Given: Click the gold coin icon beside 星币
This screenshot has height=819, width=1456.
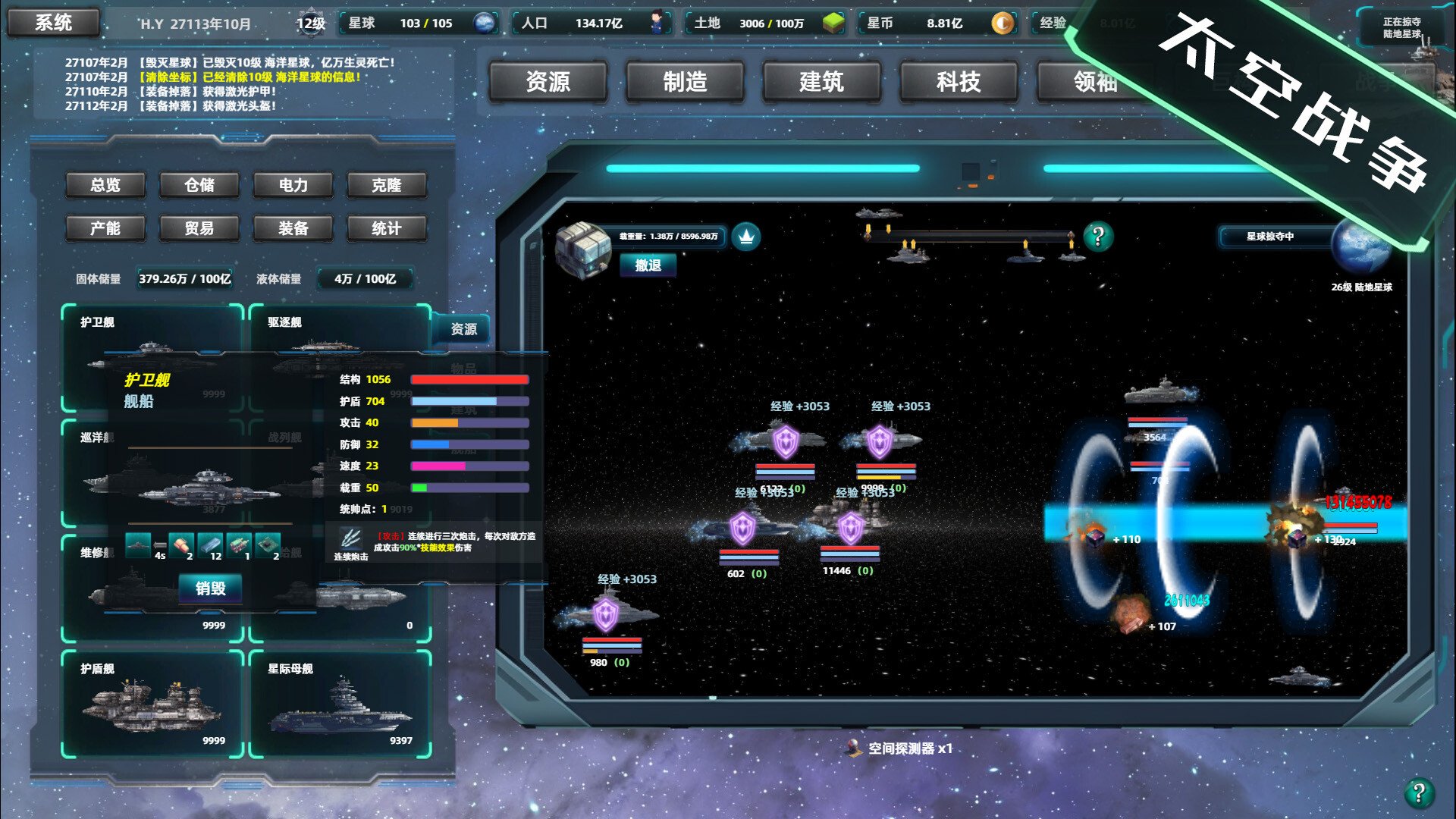Looking at the screenshot, I should (1003, 24).
